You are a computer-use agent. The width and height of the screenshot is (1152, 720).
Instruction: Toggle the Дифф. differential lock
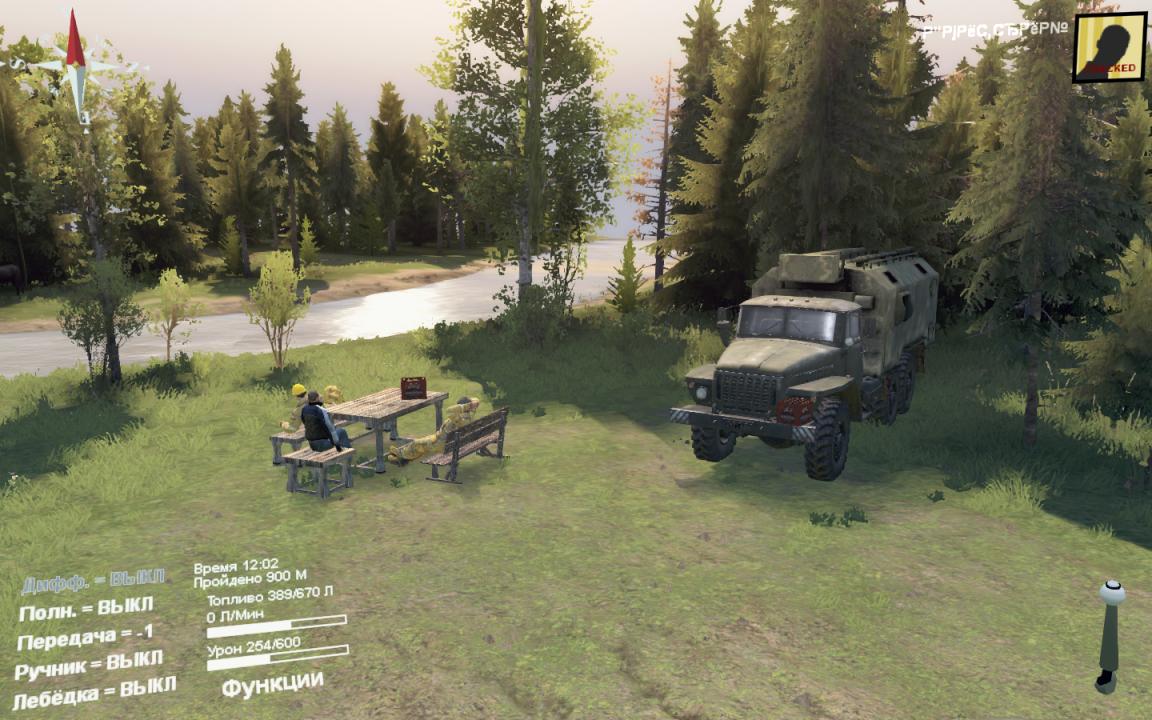(93, 581)
